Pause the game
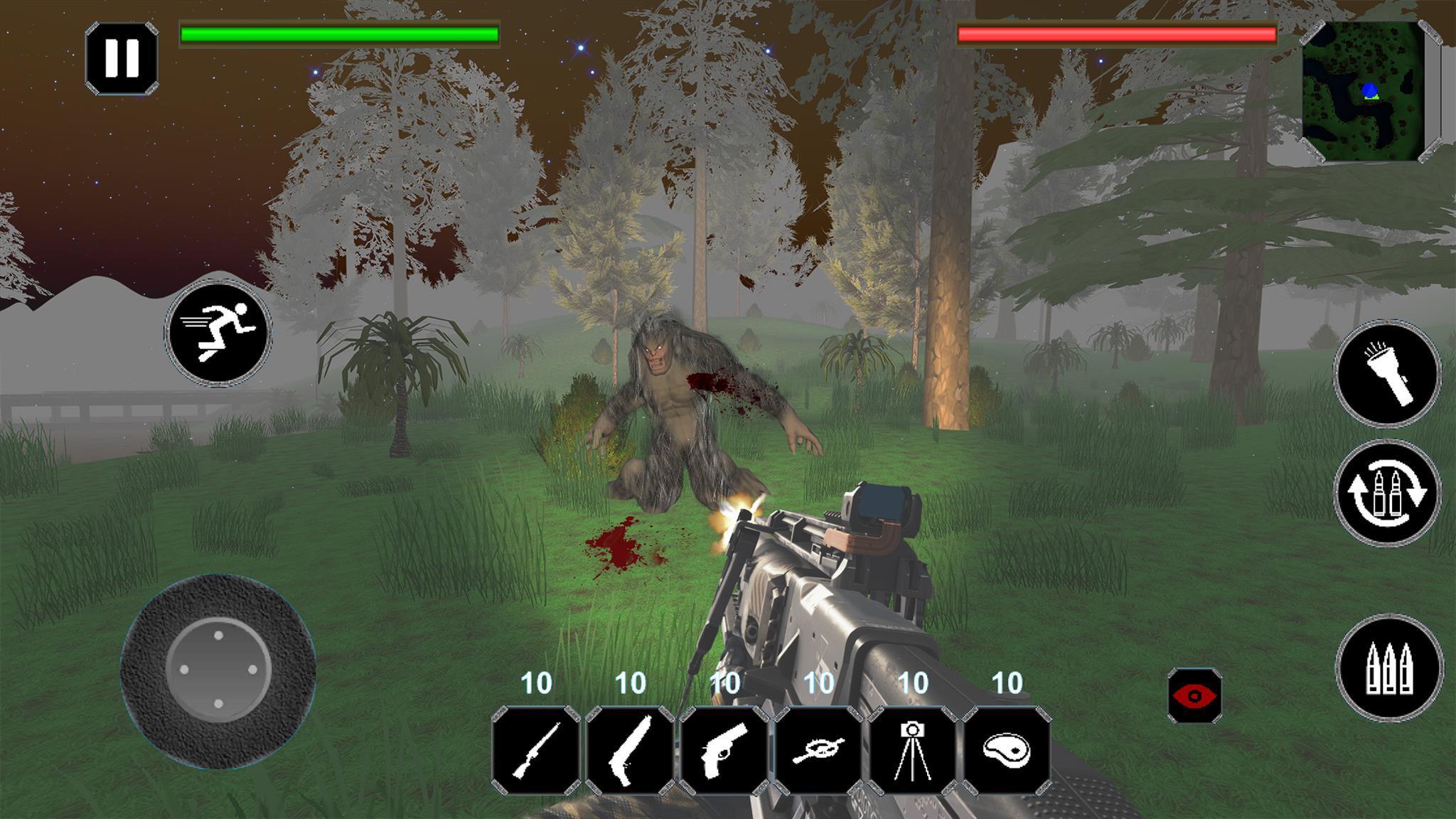 [x=124, y=58]
